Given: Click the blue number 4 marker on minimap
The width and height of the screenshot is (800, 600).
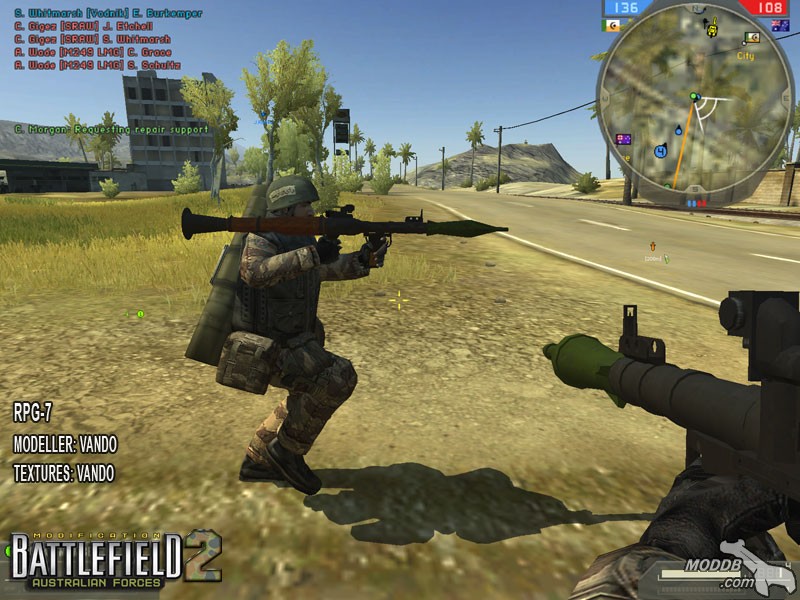Looking at the screenshot, I should pyautogui.click(x=660, y=151).
